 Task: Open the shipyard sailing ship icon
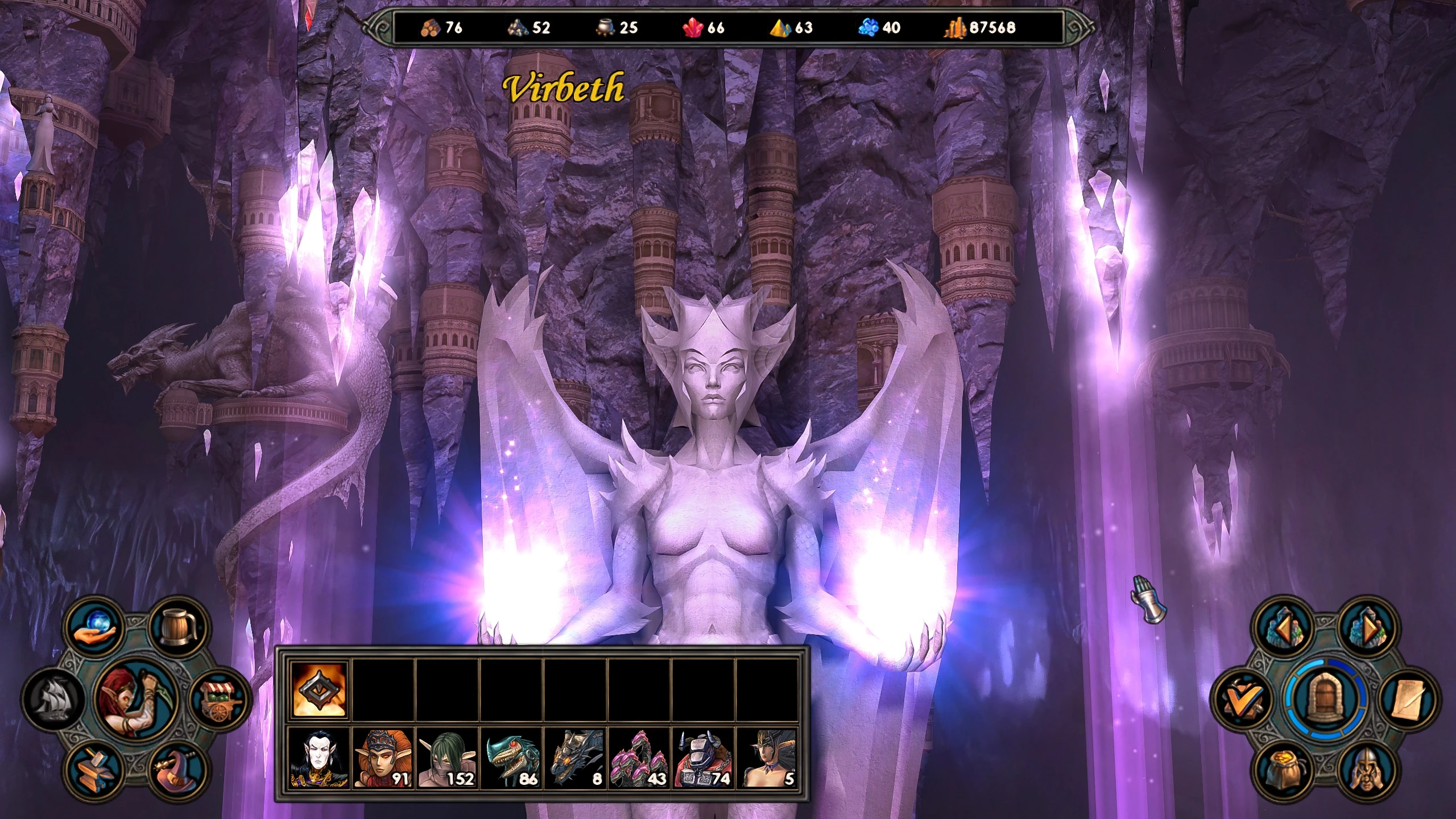(x=52, y=698)
